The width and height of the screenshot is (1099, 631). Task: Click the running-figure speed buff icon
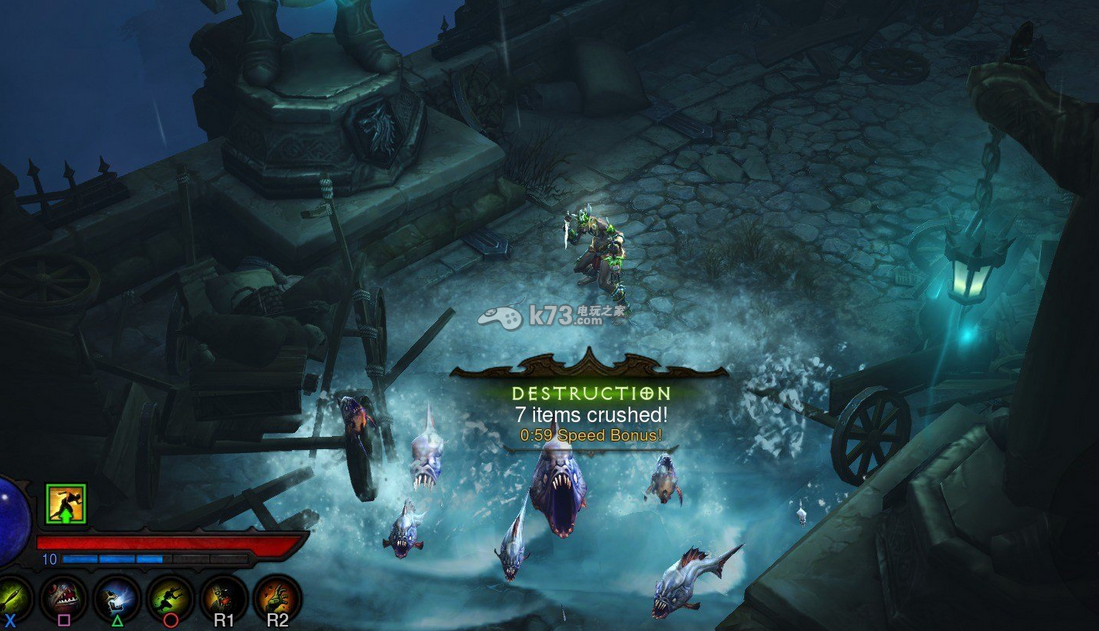(66, 503)
